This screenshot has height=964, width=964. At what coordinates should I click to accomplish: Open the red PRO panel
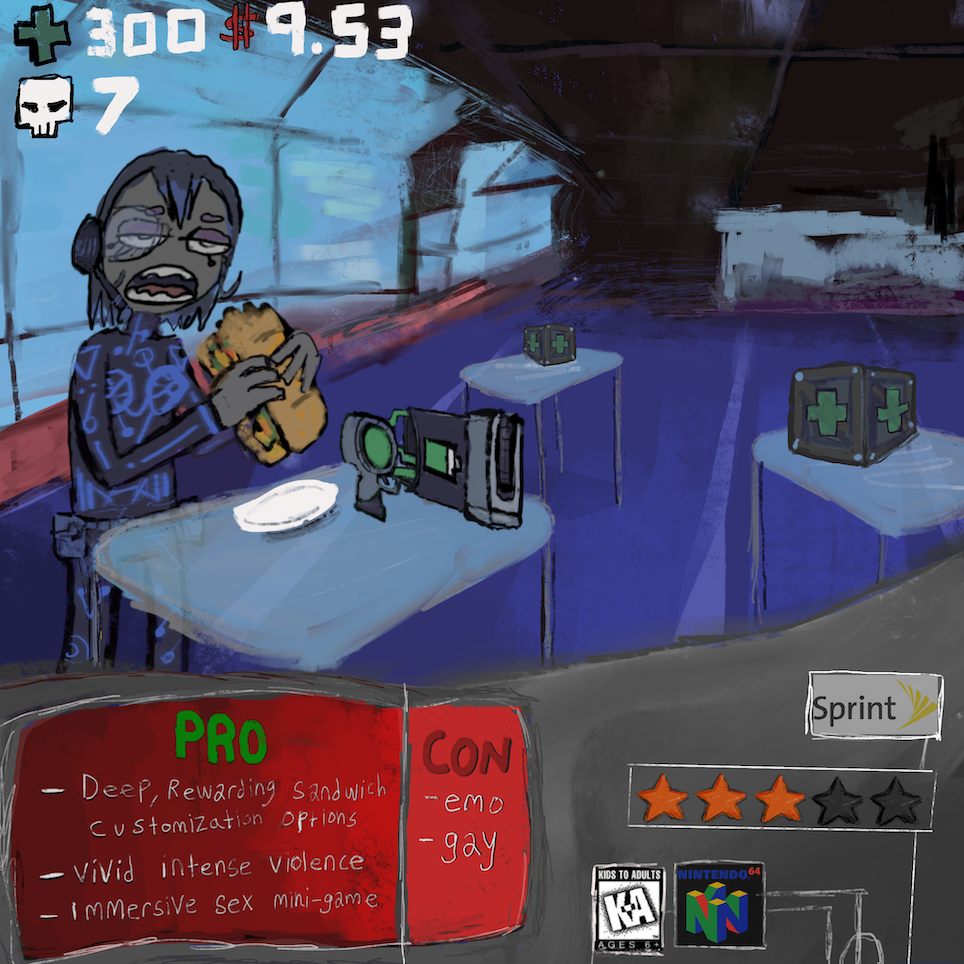210,826
